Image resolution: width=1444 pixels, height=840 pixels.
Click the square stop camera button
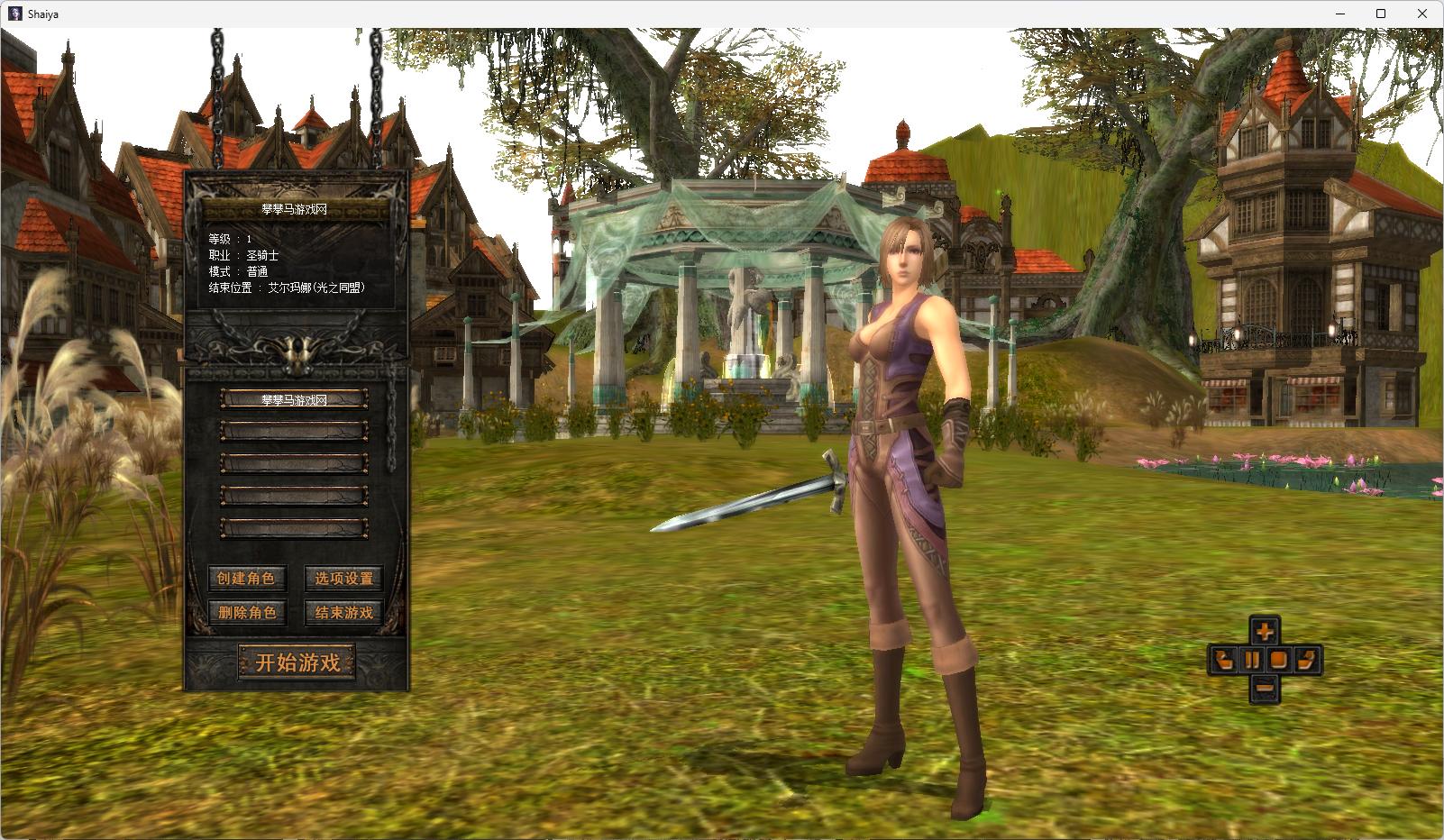[1277, 660]
